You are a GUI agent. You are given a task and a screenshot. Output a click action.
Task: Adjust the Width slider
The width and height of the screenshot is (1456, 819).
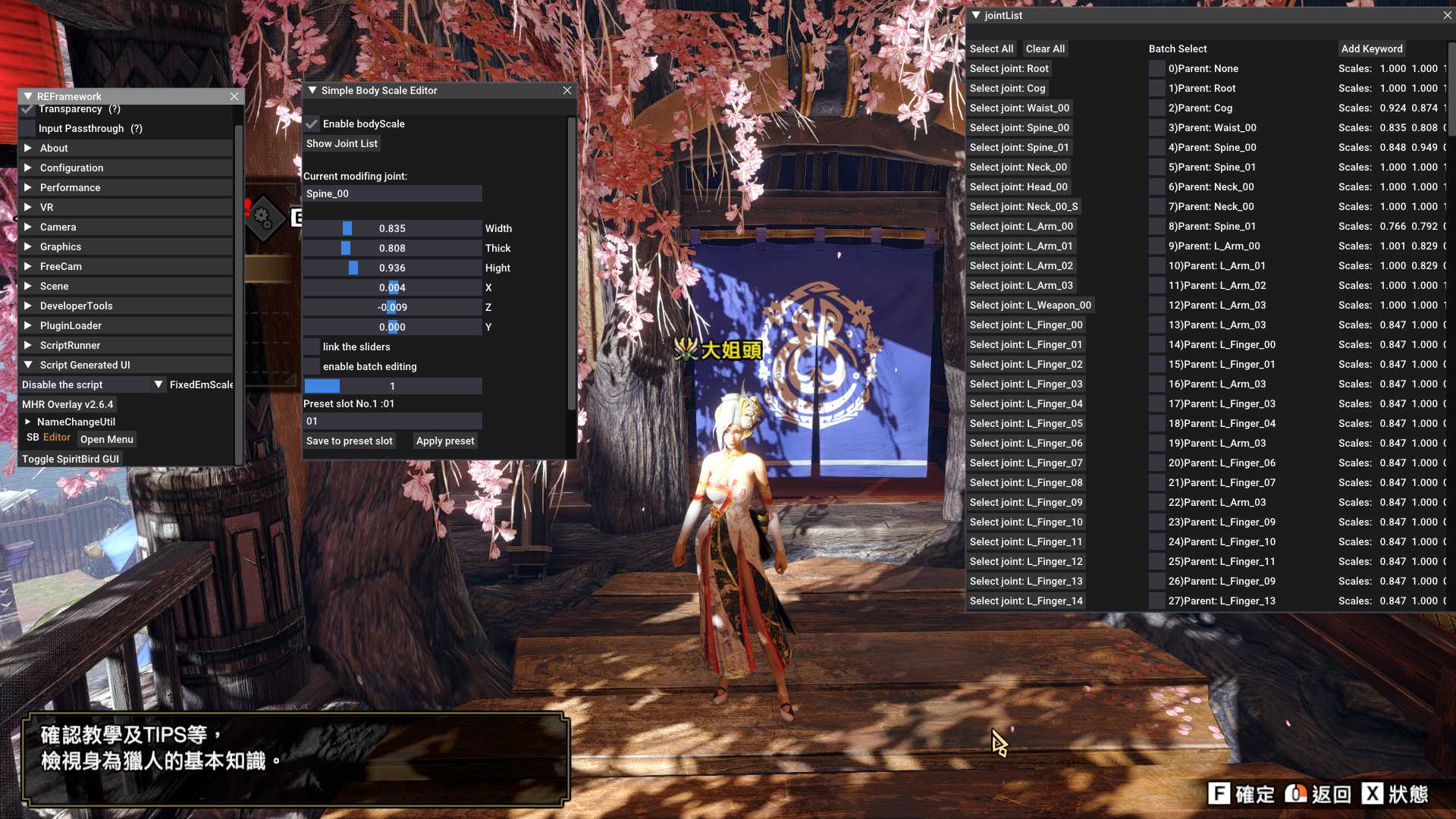pyautogui.click(x=392, y=228)
